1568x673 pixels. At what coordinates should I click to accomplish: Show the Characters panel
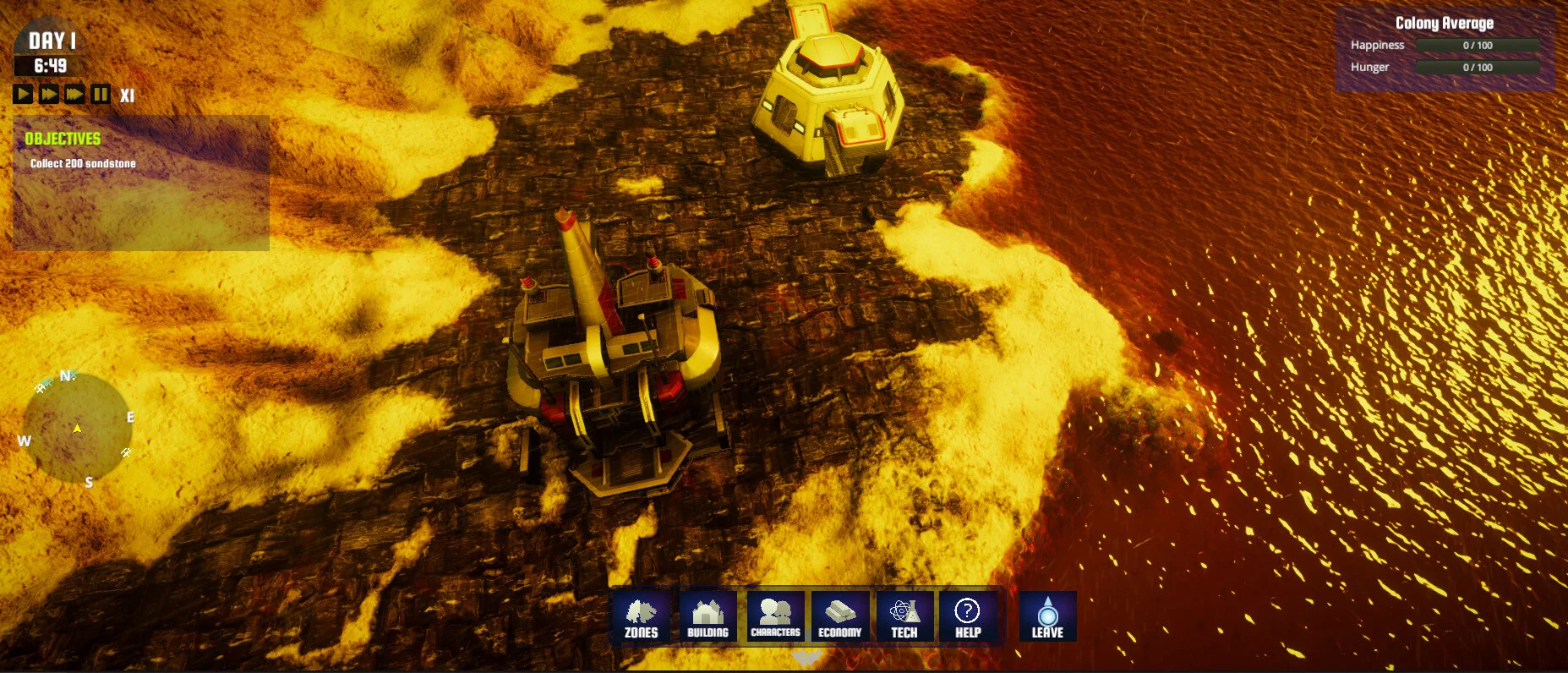click(775, 616)
